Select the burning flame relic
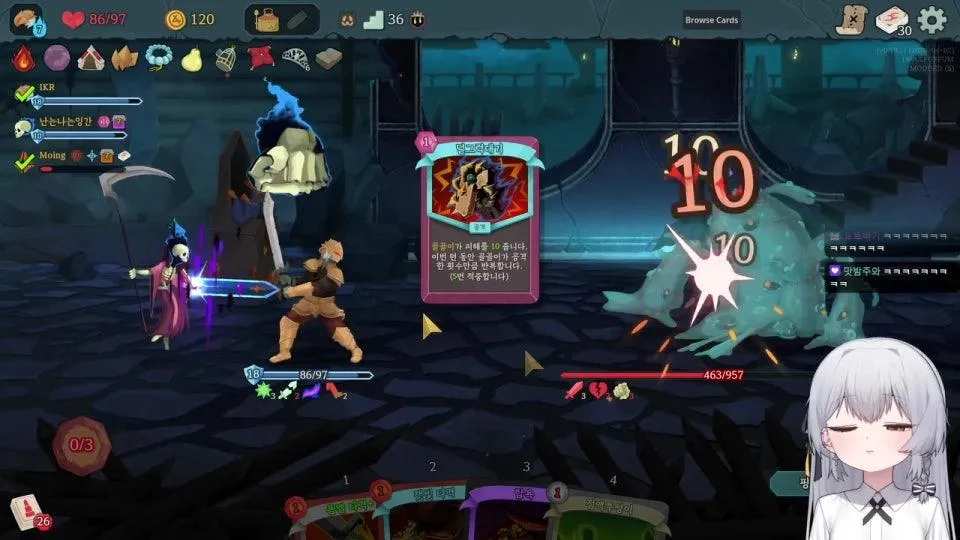Viewport: 960px width, 540px height. (x=23, y=58)
